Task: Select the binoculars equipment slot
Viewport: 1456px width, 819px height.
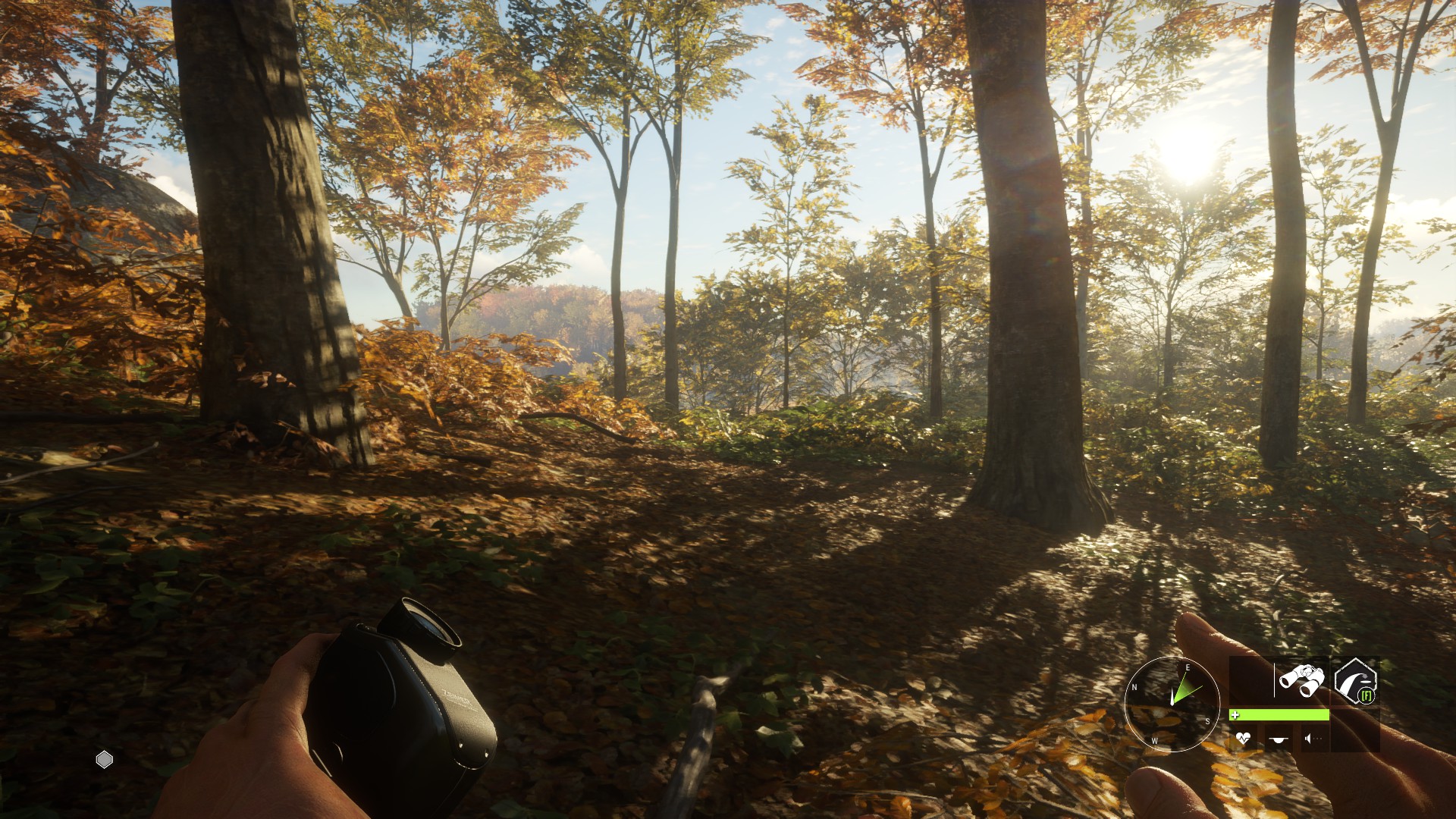Action: [1301, 679]
